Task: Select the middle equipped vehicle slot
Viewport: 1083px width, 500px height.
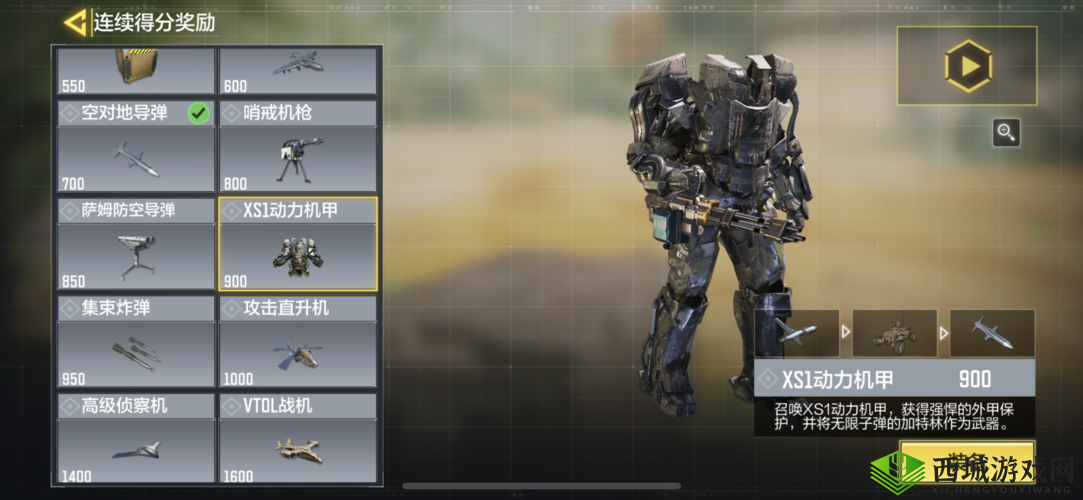Action: pyautogui.click(x=894, y=334)
